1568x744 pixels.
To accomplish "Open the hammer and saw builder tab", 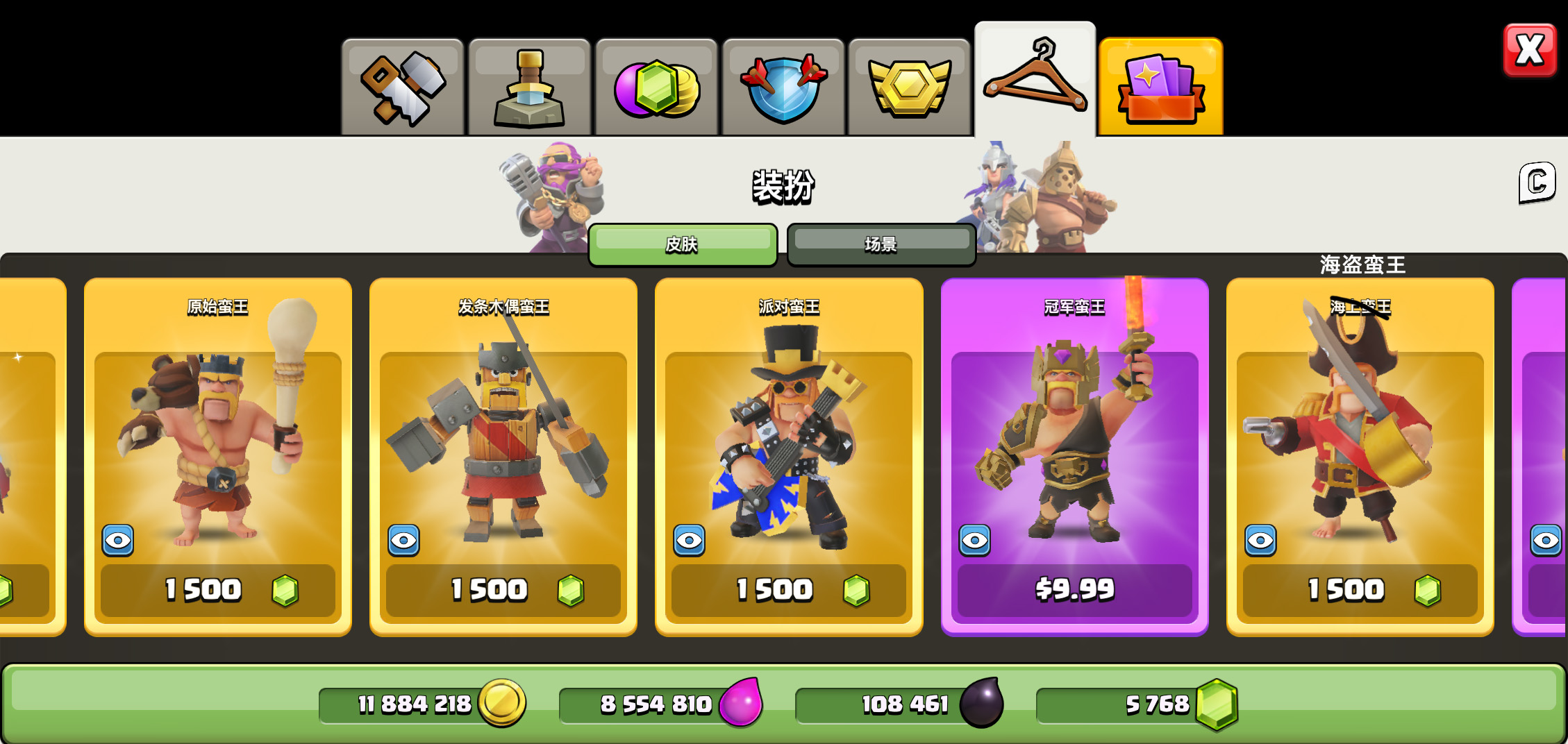I will click(403, 88).
